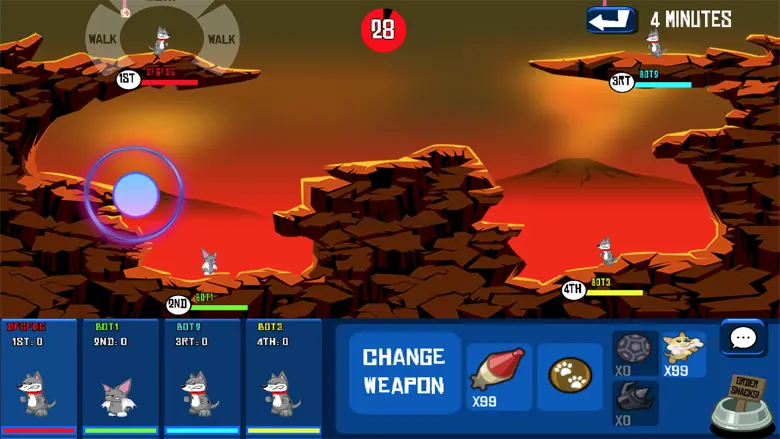
Task: Click the blue return arrow button
Action: click(611, 19)
